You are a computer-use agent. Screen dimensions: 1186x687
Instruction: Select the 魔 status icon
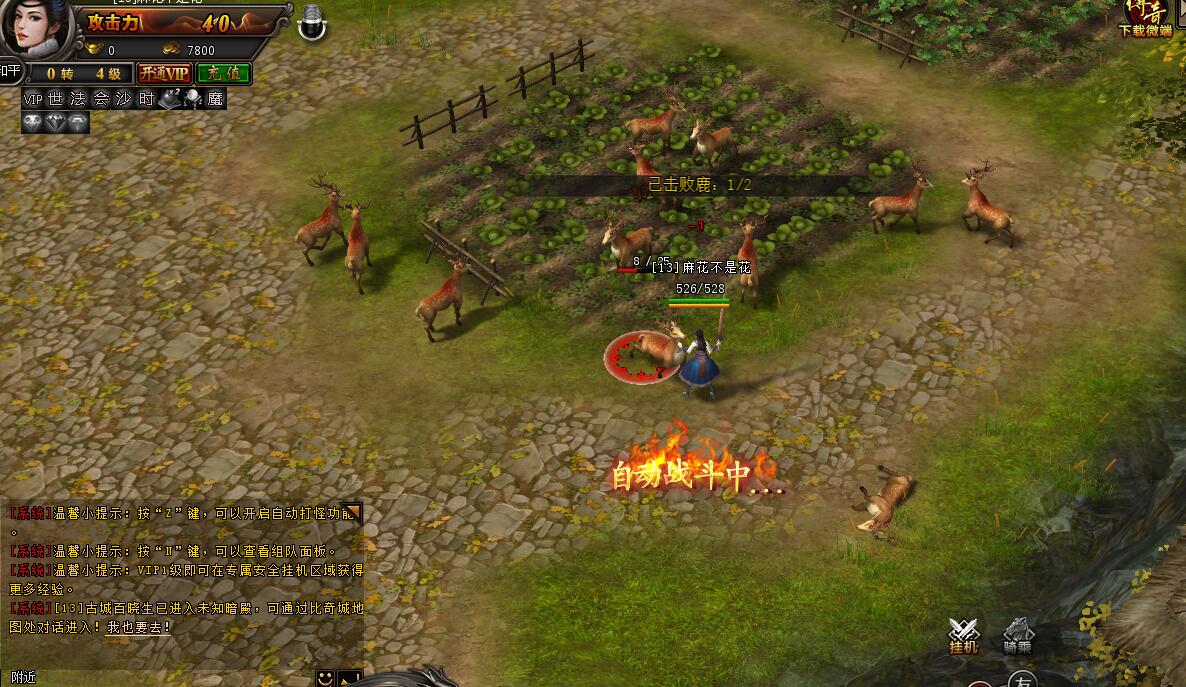(215, 99)
